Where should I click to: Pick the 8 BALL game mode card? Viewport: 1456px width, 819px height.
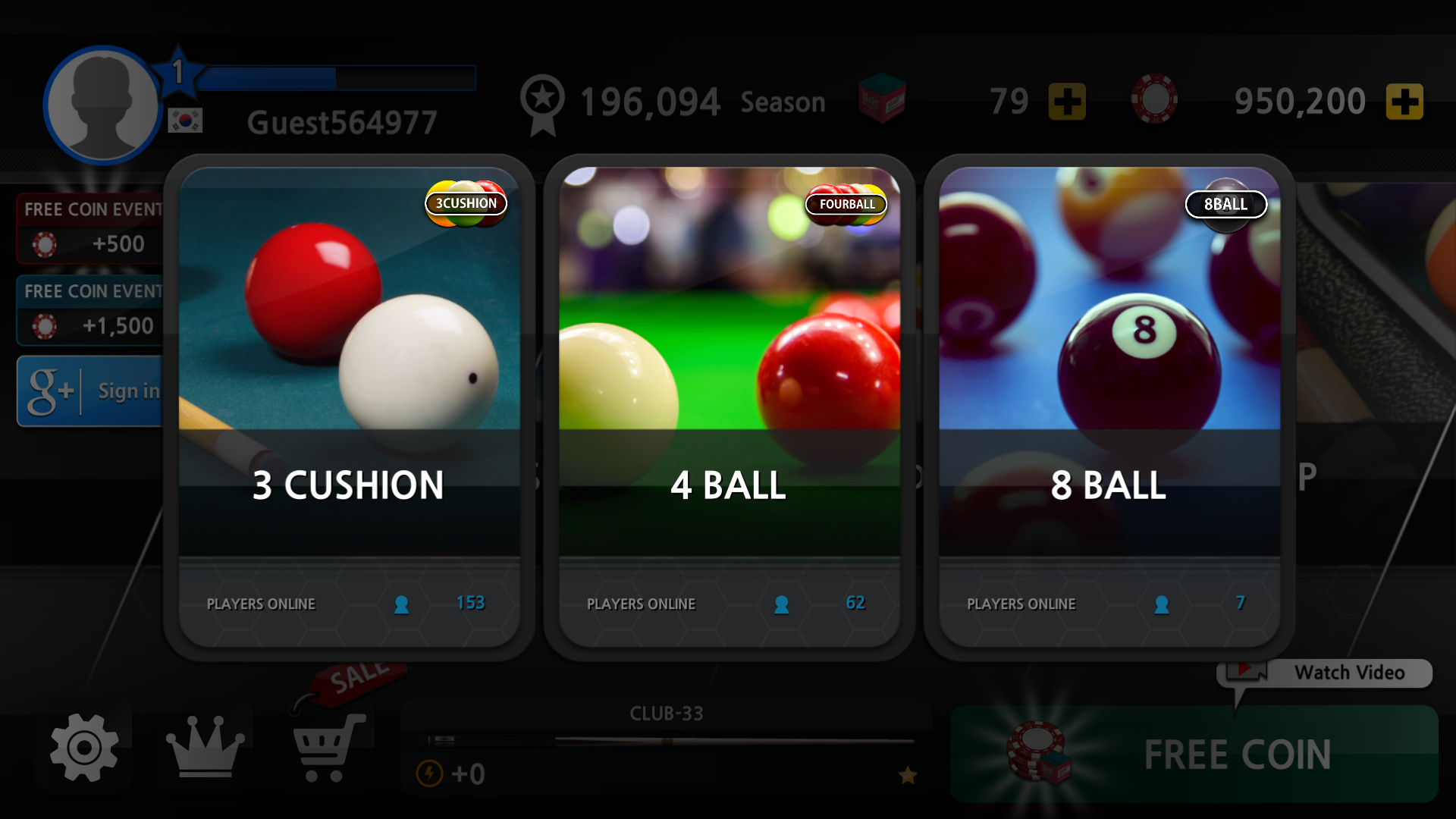[1109, 407]
